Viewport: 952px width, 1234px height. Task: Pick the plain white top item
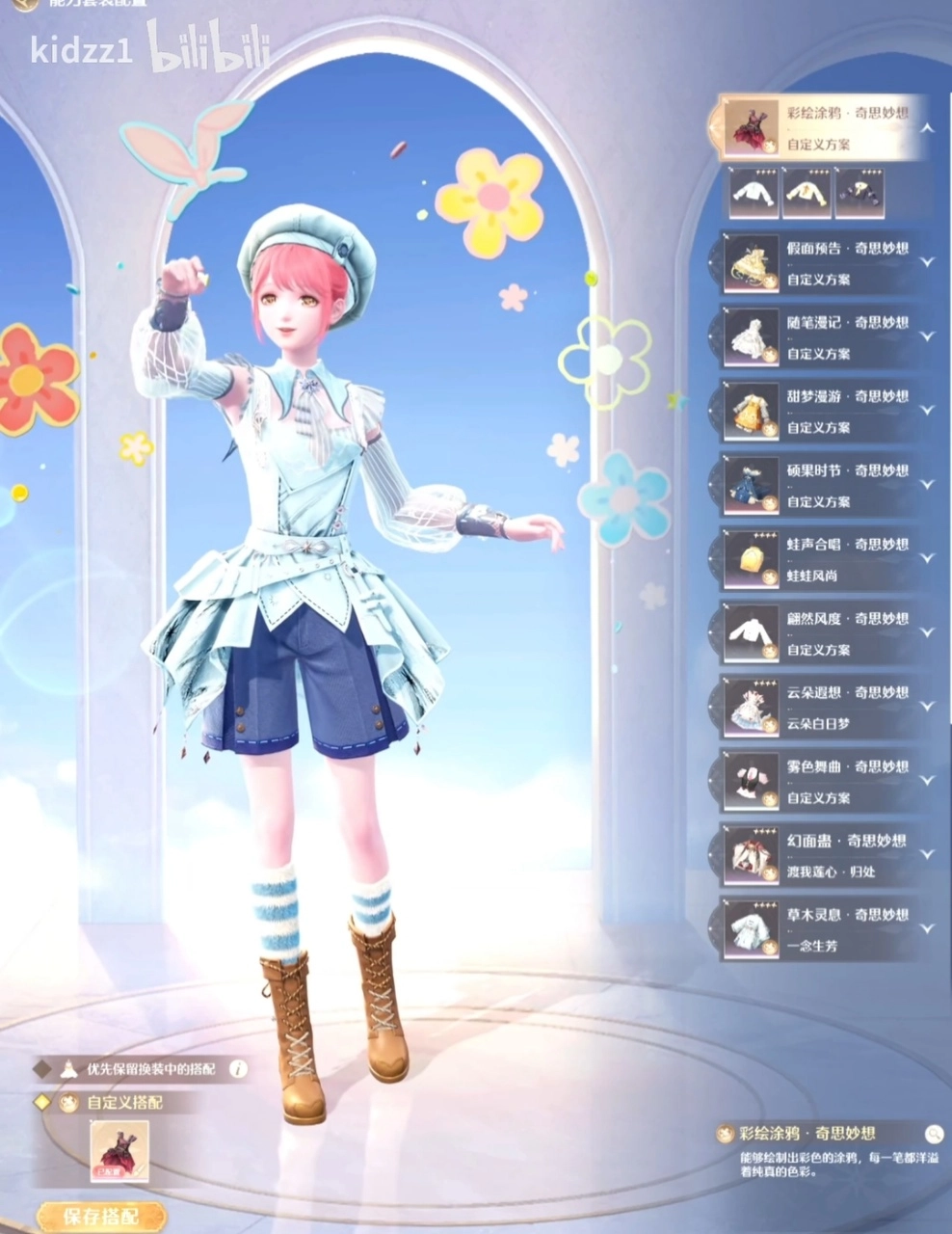(x=754, y=193)
